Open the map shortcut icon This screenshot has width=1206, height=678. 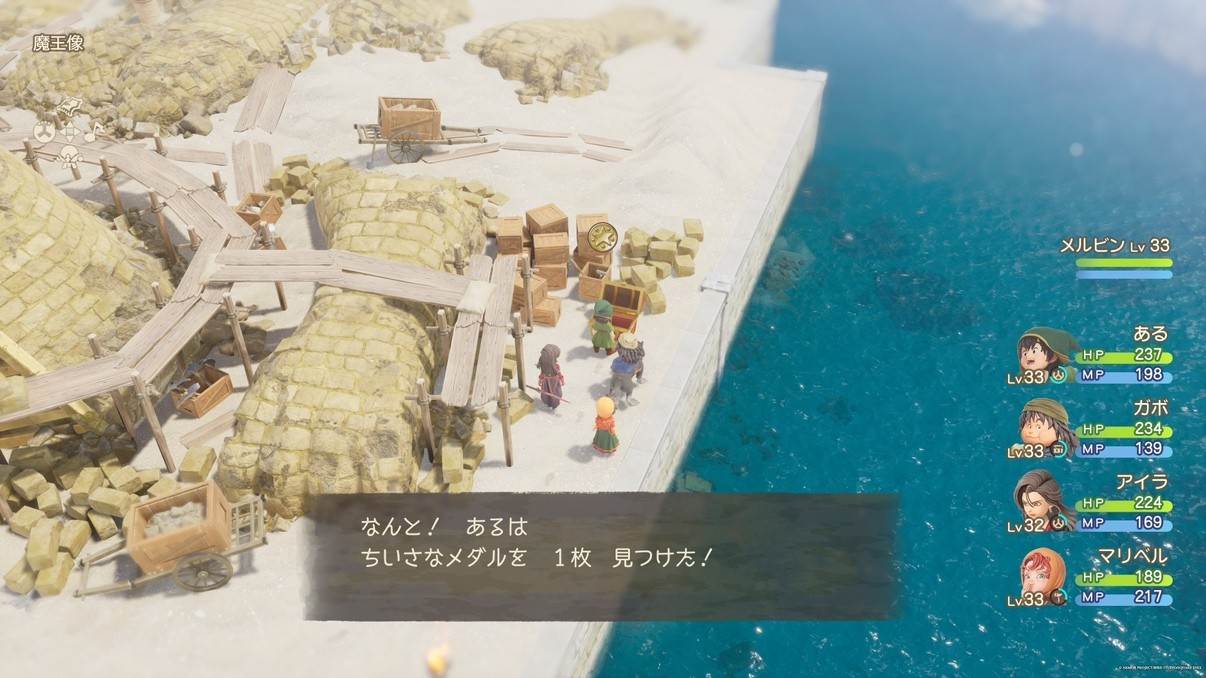(71, 105)
